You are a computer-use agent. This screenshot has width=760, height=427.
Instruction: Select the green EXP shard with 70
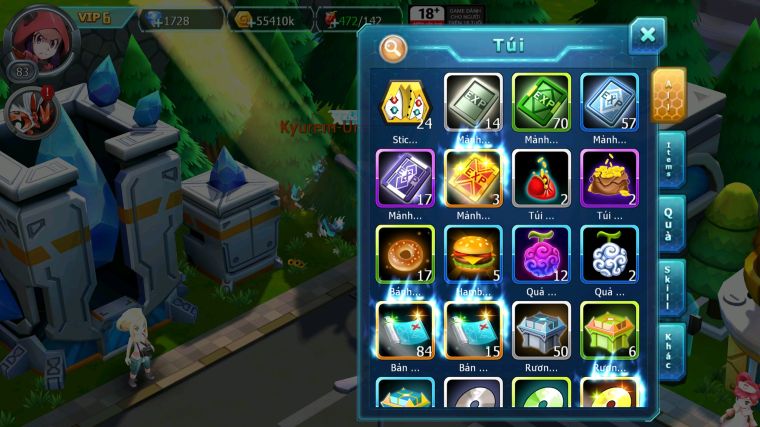click(x=541, y=102)
